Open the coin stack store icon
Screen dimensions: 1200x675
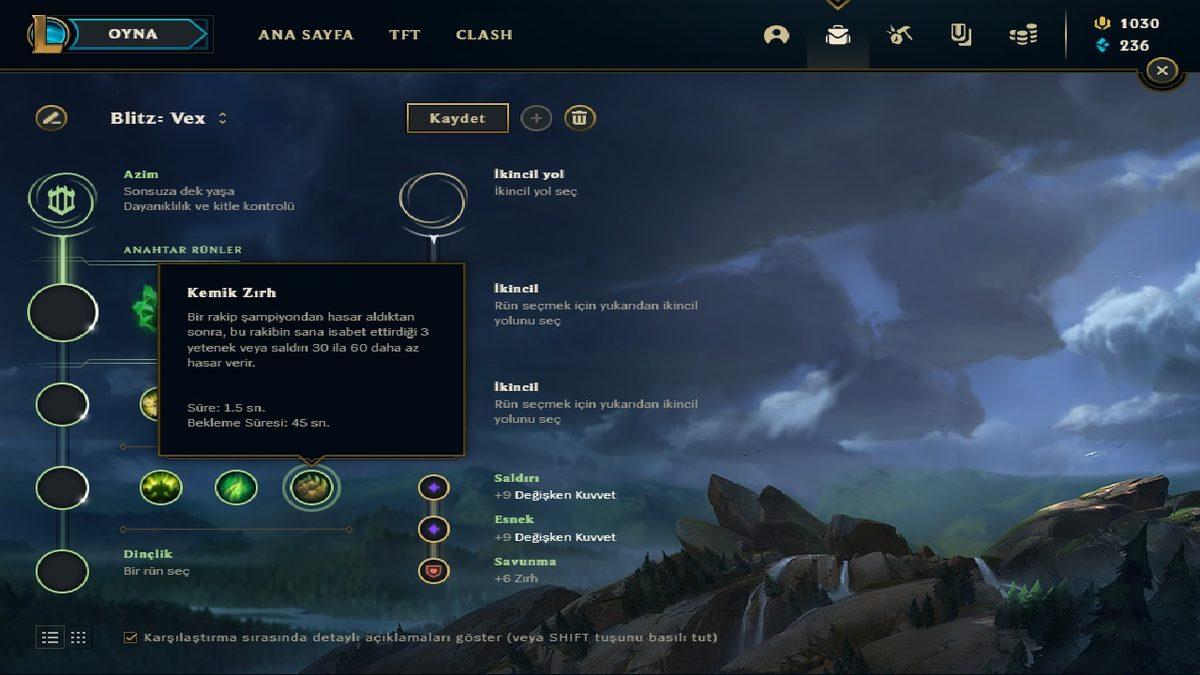[x=1022, y=35]
